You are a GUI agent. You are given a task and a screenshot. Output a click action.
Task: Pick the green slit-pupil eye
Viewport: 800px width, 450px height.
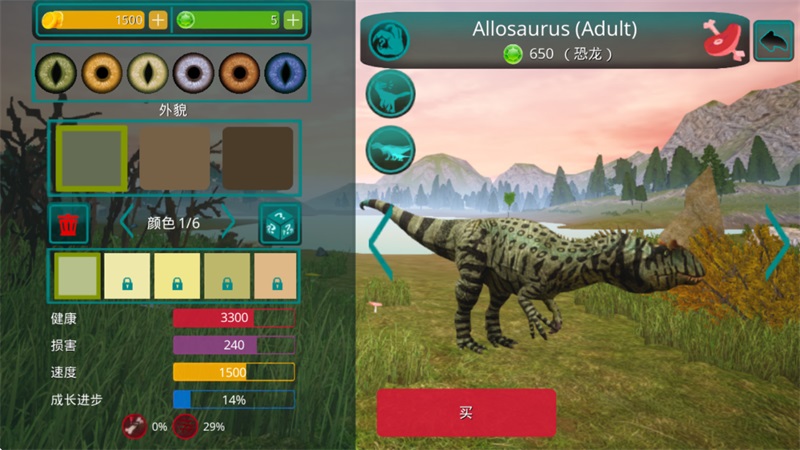[x=55, y=72]
